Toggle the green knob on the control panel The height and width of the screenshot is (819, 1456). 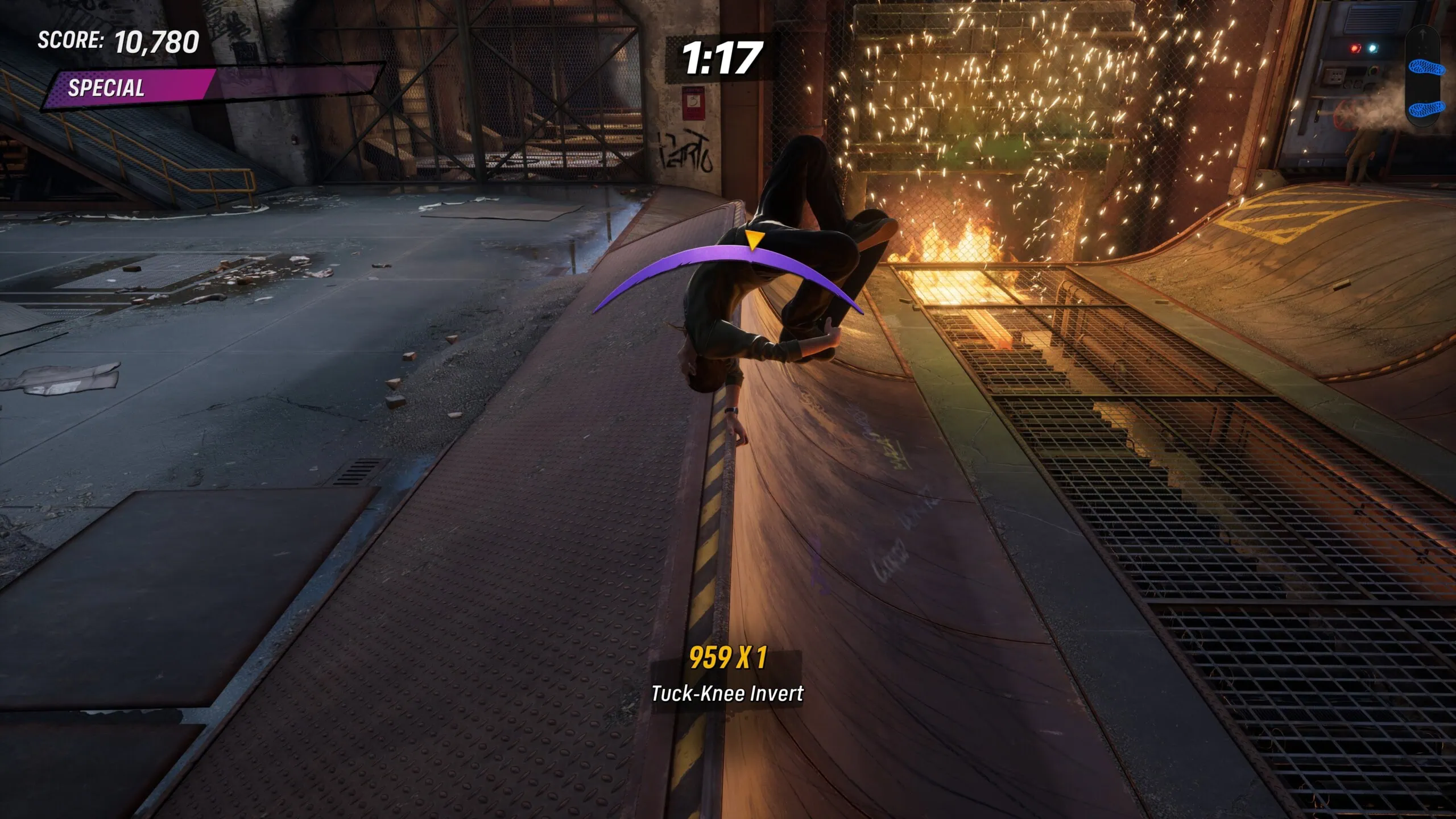(1373, 71)
